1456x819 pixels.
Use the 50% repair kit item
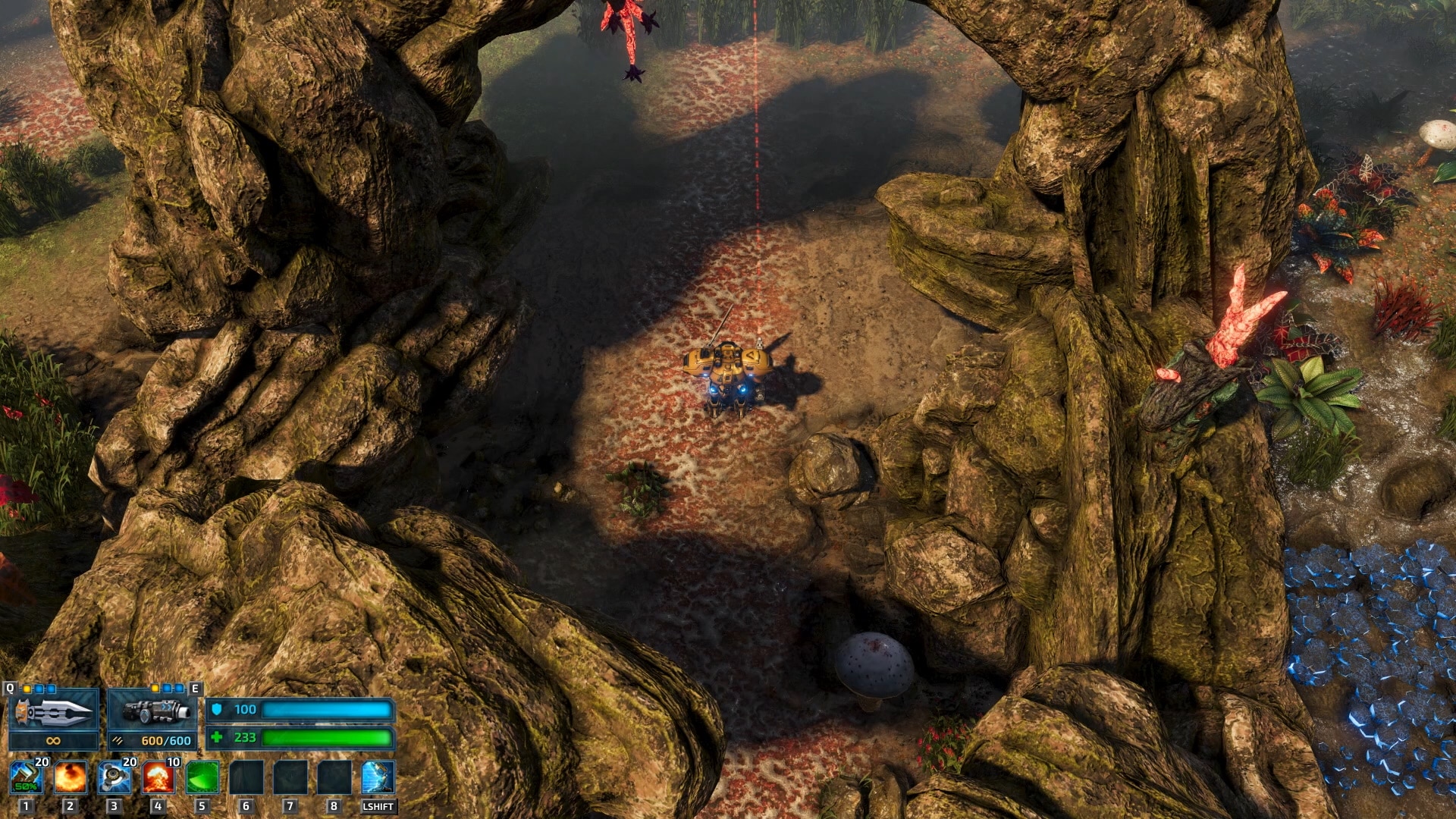coord(27,777)
